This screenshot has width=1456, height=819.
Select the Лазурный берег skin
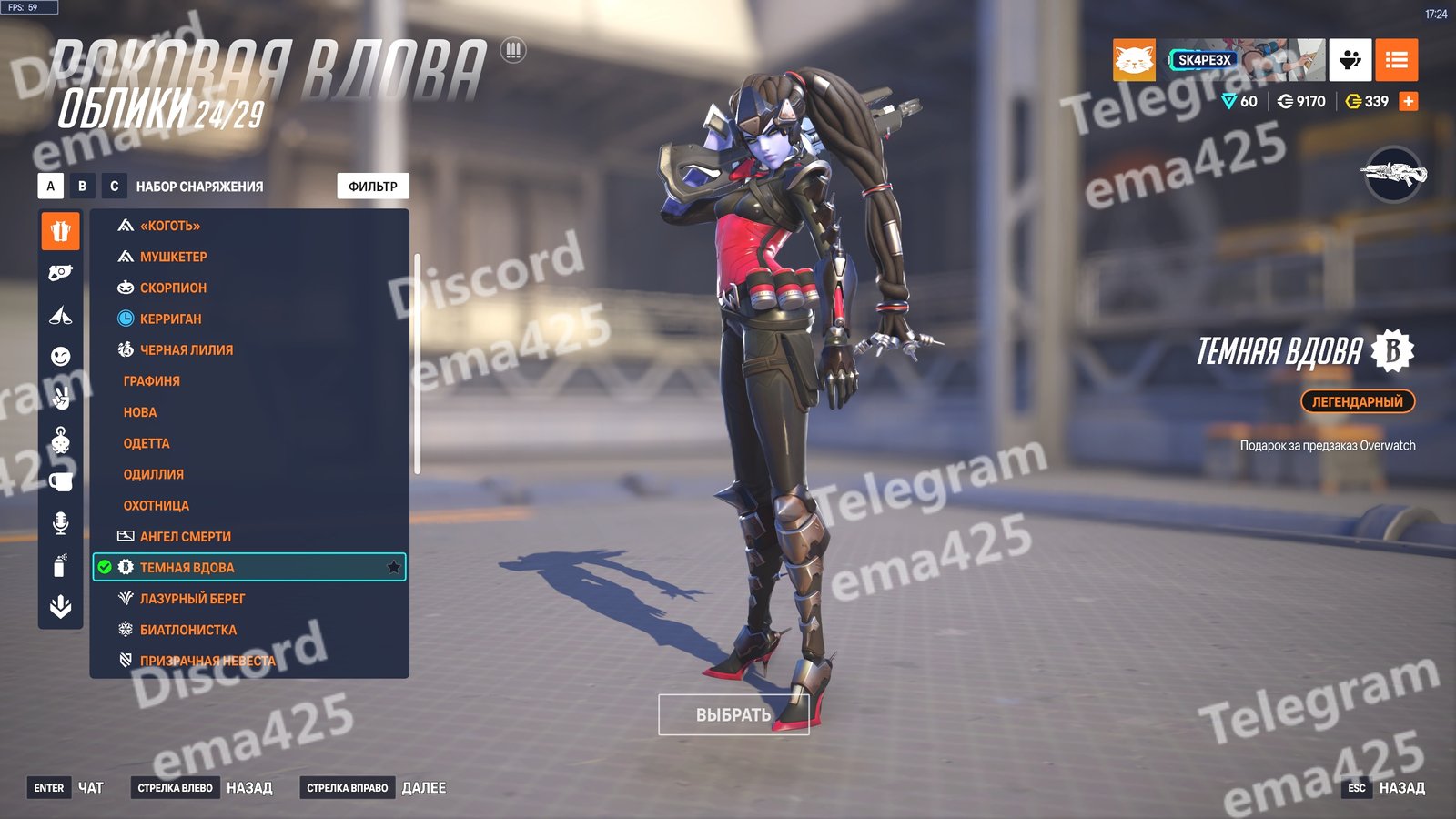tap(192, 599)
